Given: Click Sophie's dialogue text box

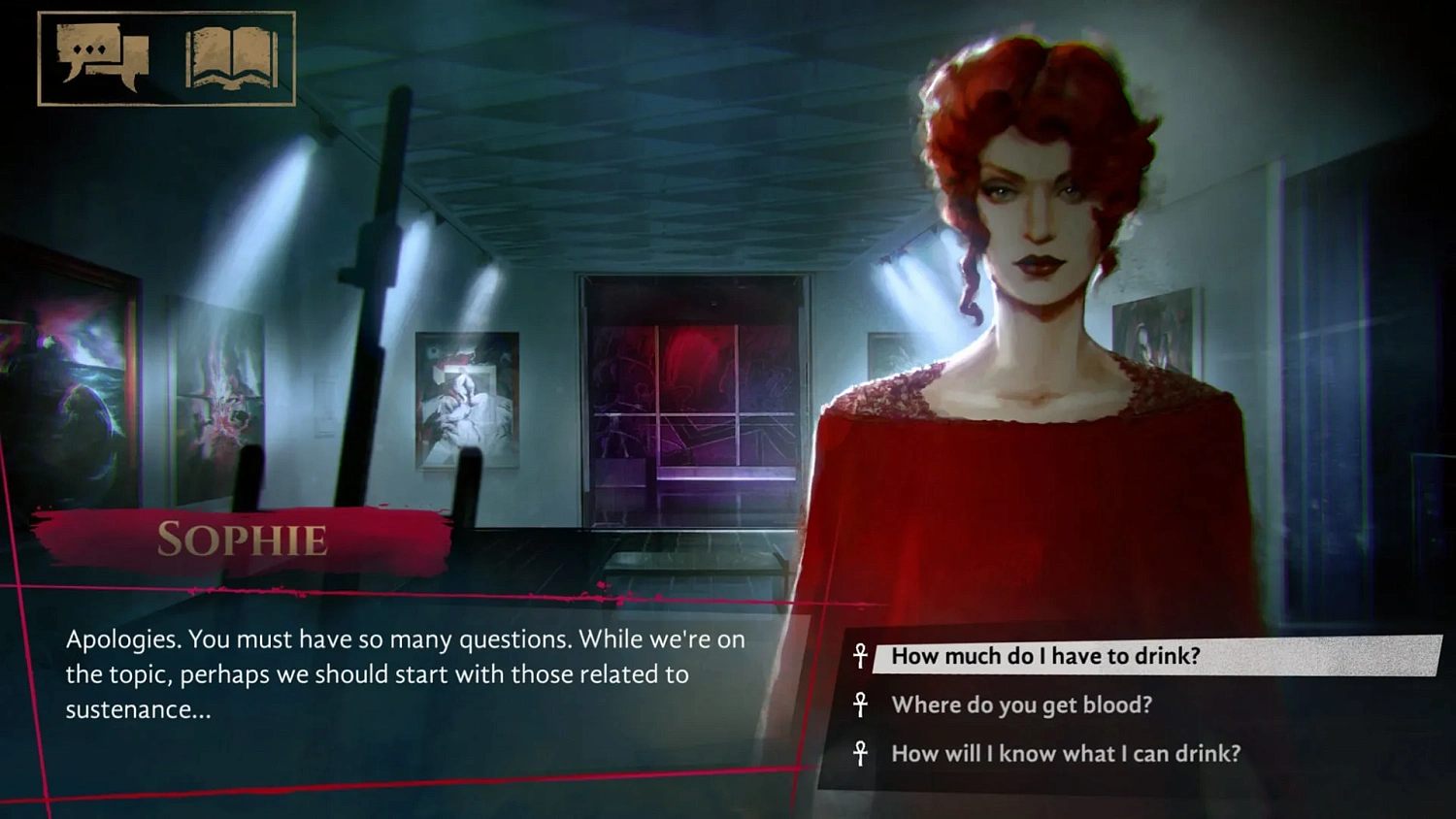Looking at the screenshot, I should [406, 674].
